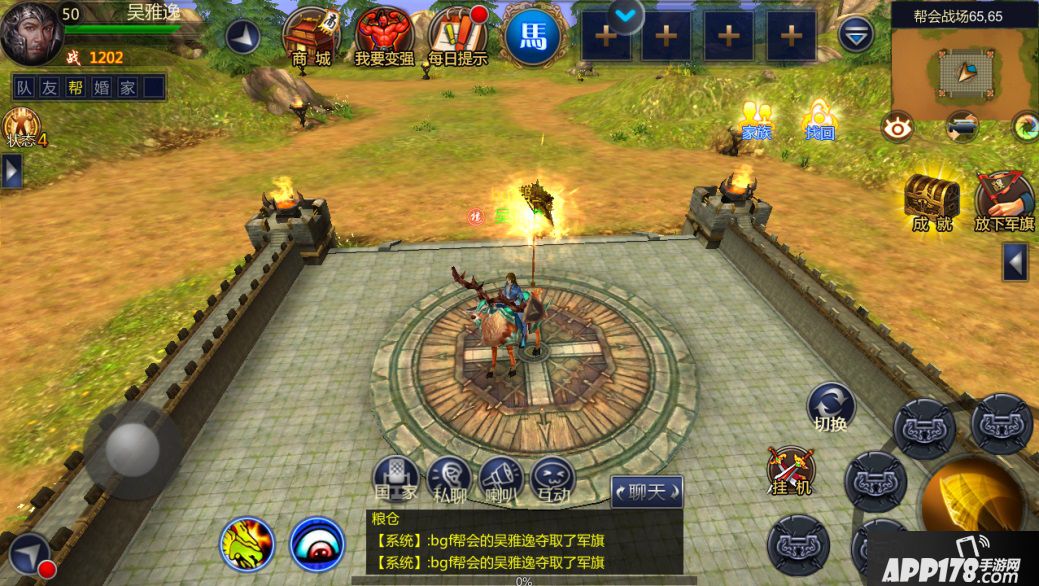1039x586 pixels.
Task: Toggle the 馬 mount button
Action: tap(532, 37)
